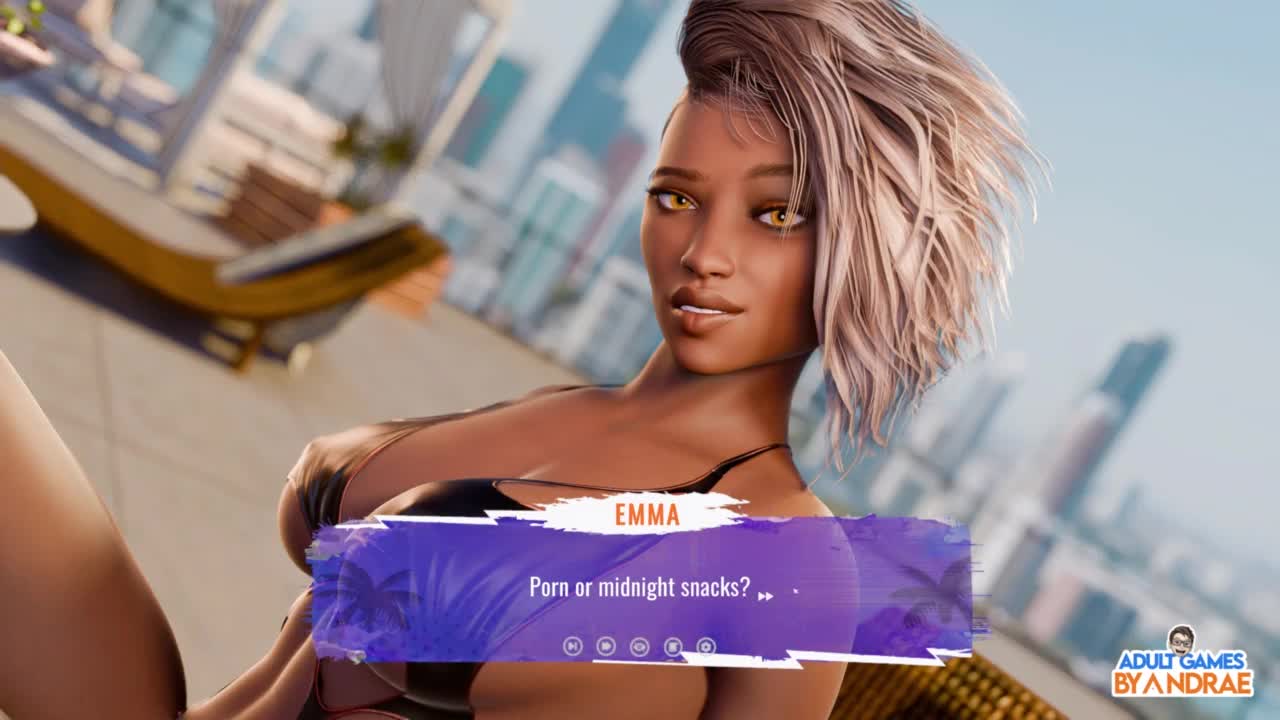Advance dialogue with the double-arrow continue indicator

765,596
